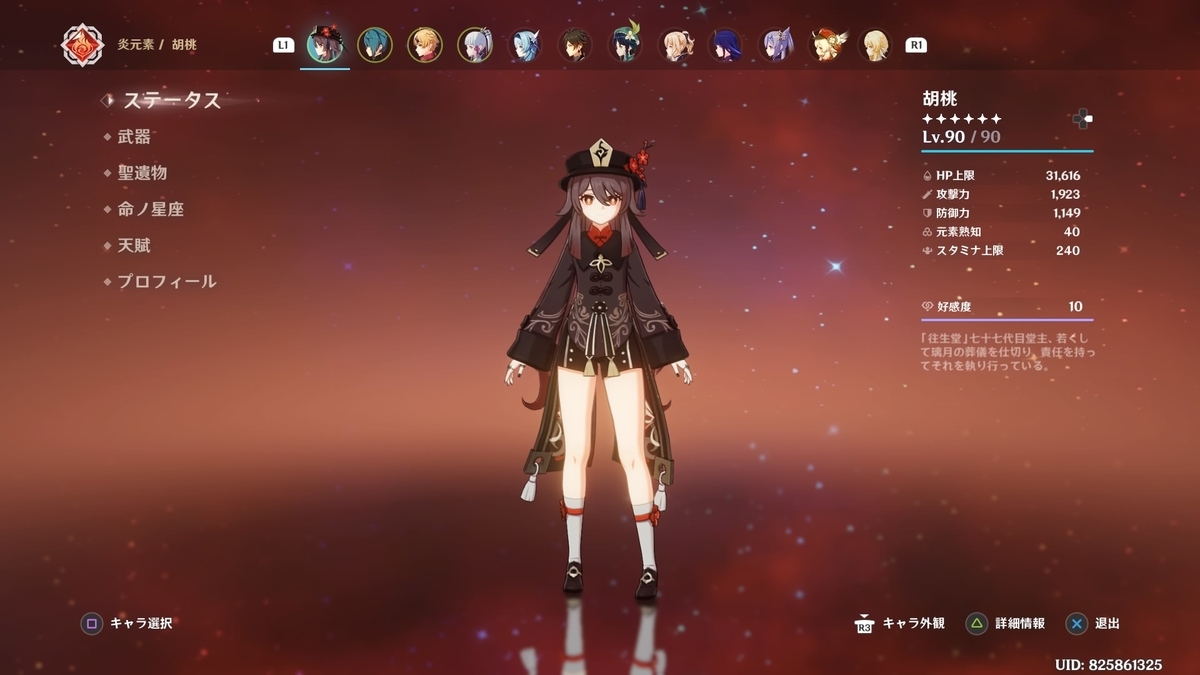
Task: Select the Zhongli character portrait
Action: point(575,45)
